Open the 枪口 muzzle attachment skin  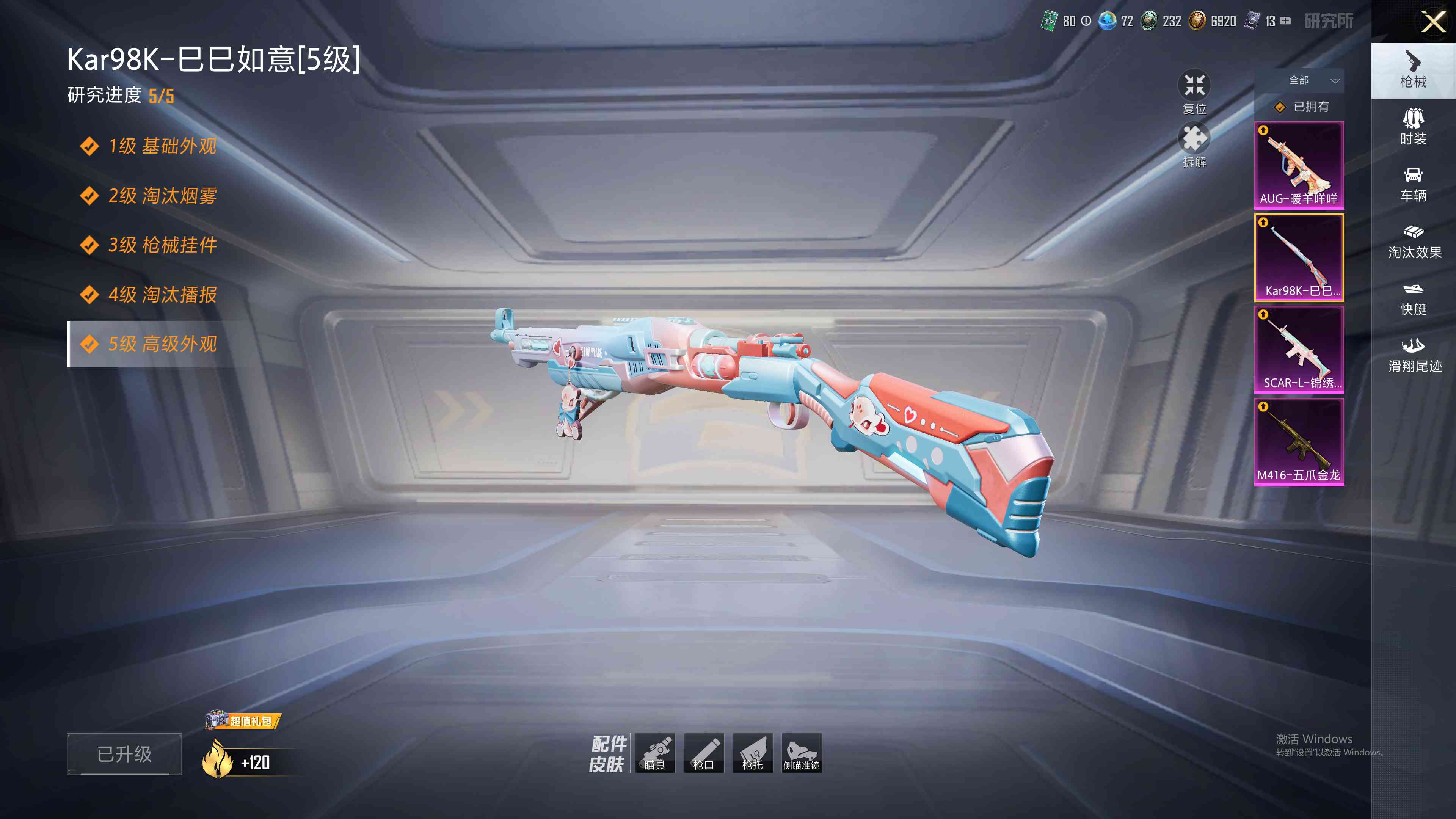[704, 753]
